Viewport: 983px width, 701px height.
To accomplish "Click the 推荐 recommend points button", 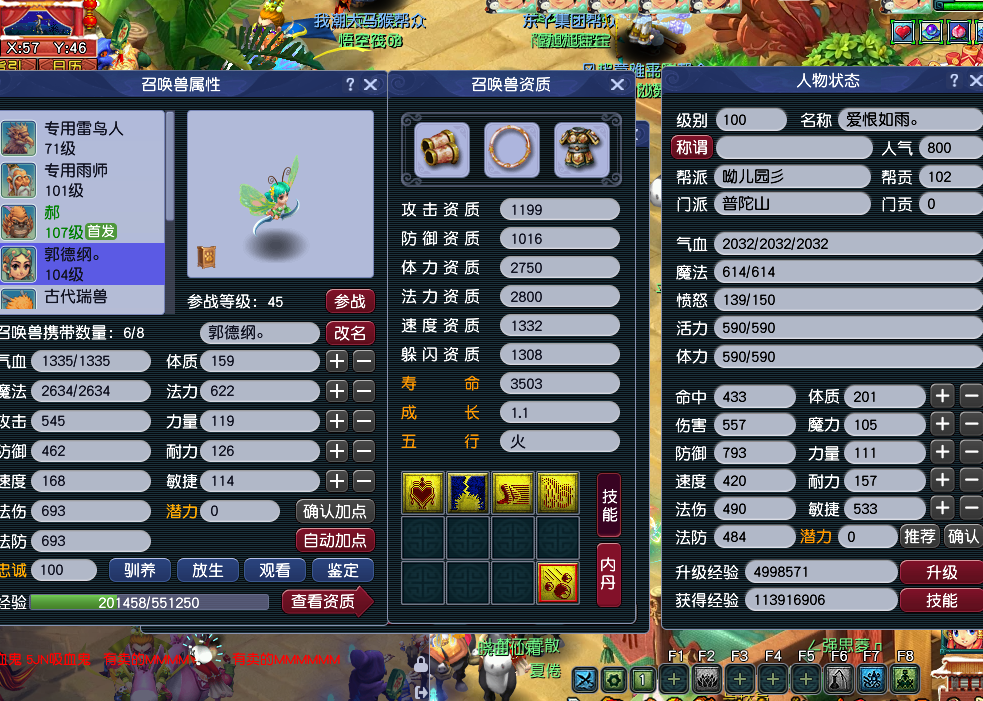I will [919, 536].
